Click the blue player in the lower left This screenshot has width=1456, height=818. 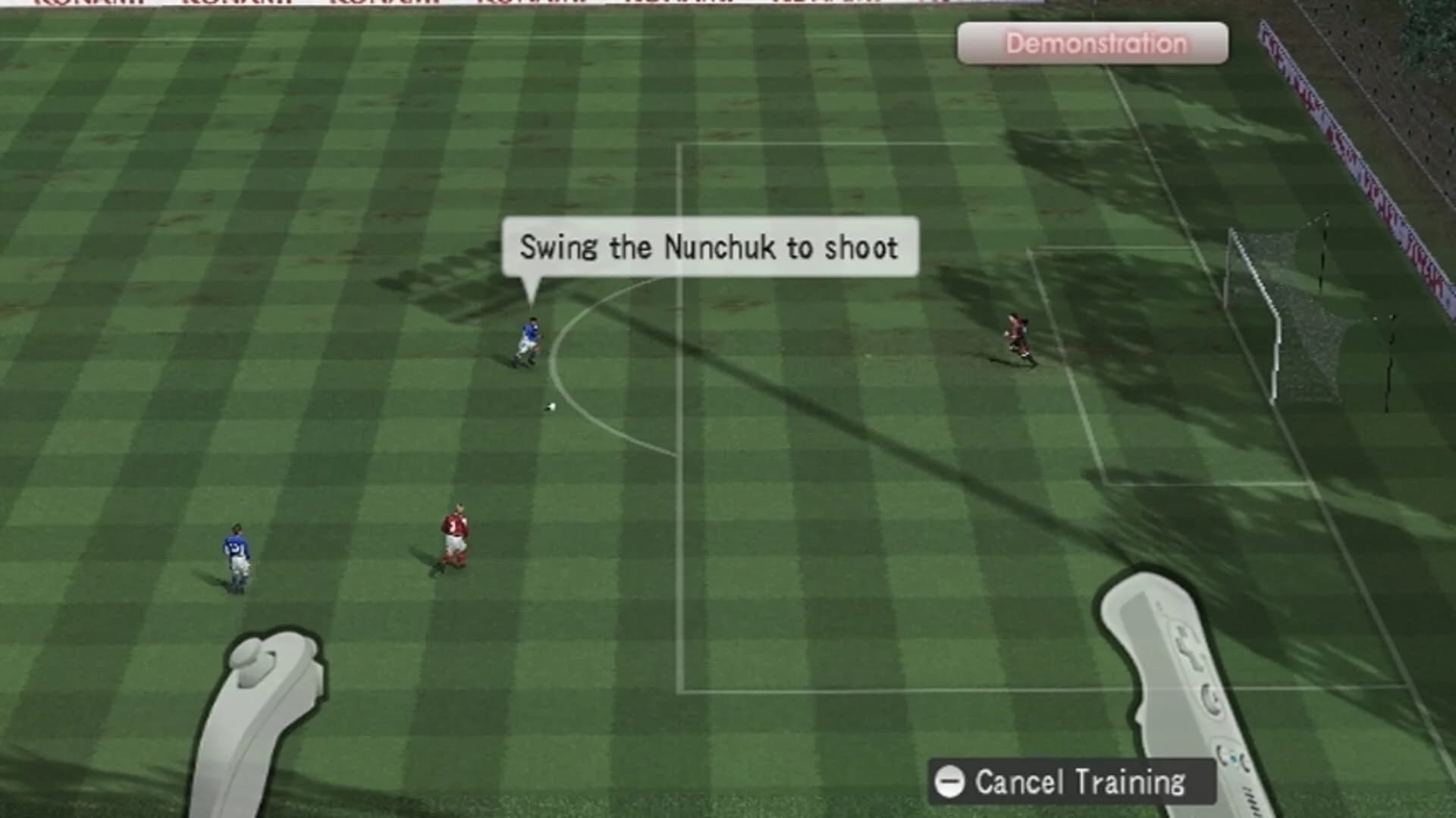(236, 553)
